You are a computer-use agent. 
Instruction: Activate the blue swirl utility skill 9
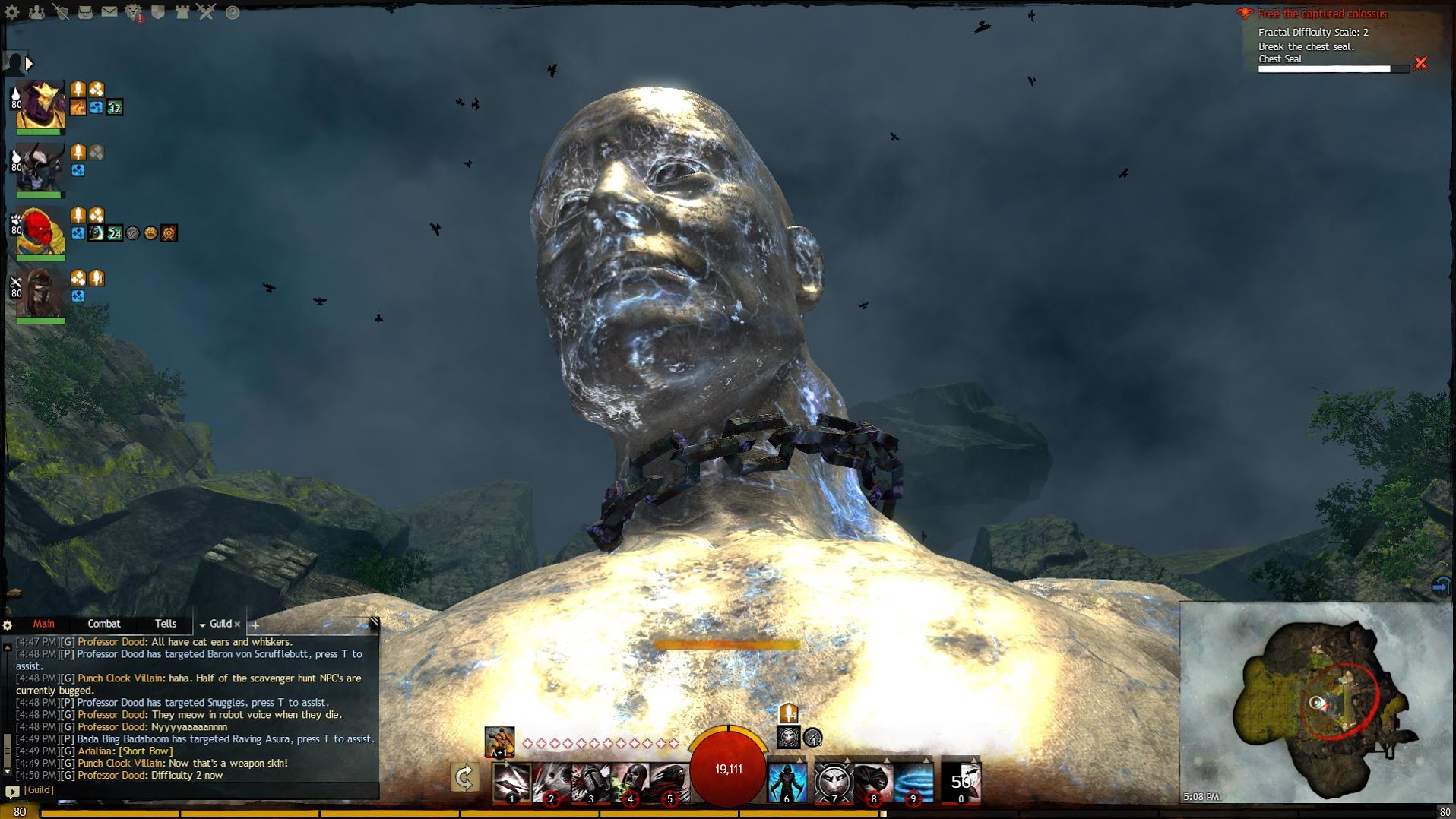(x=913, y=783)
